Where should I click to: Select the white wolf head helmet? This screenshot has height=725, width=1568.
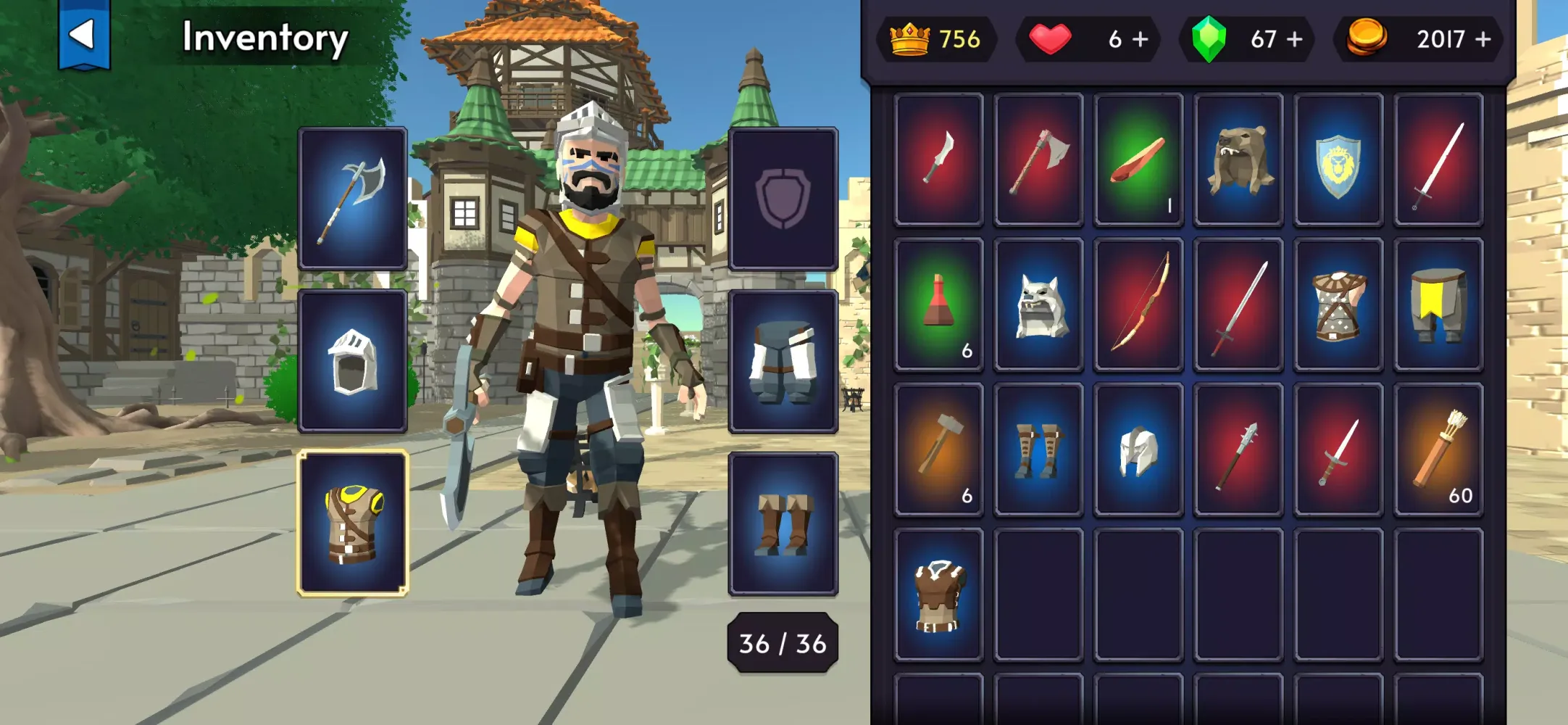1038,304
